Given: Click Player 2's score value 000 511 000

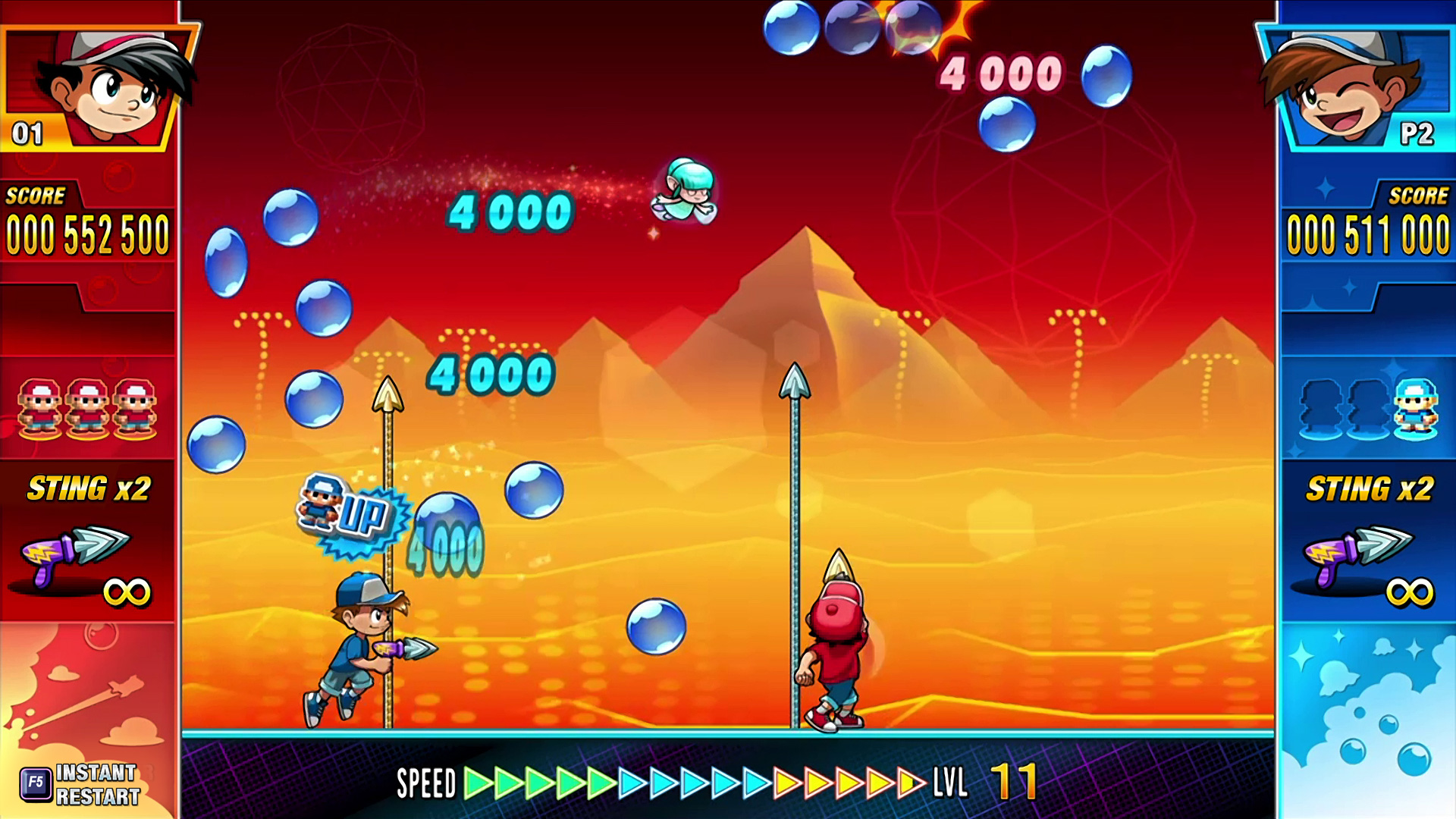Looking at the screenshot, I should [x=1367, y=233].
